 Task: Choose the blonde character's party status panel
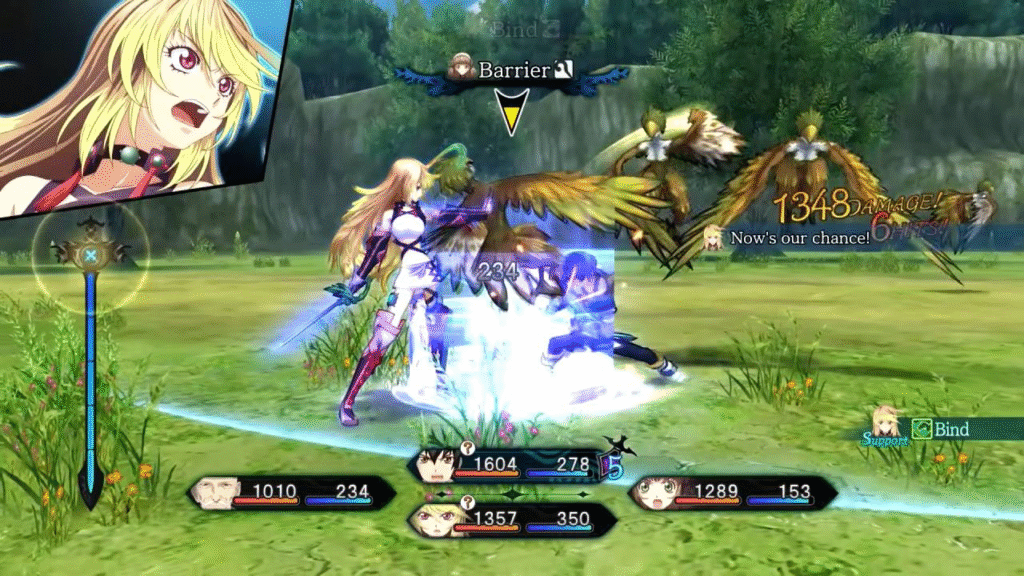coord(505,520)
